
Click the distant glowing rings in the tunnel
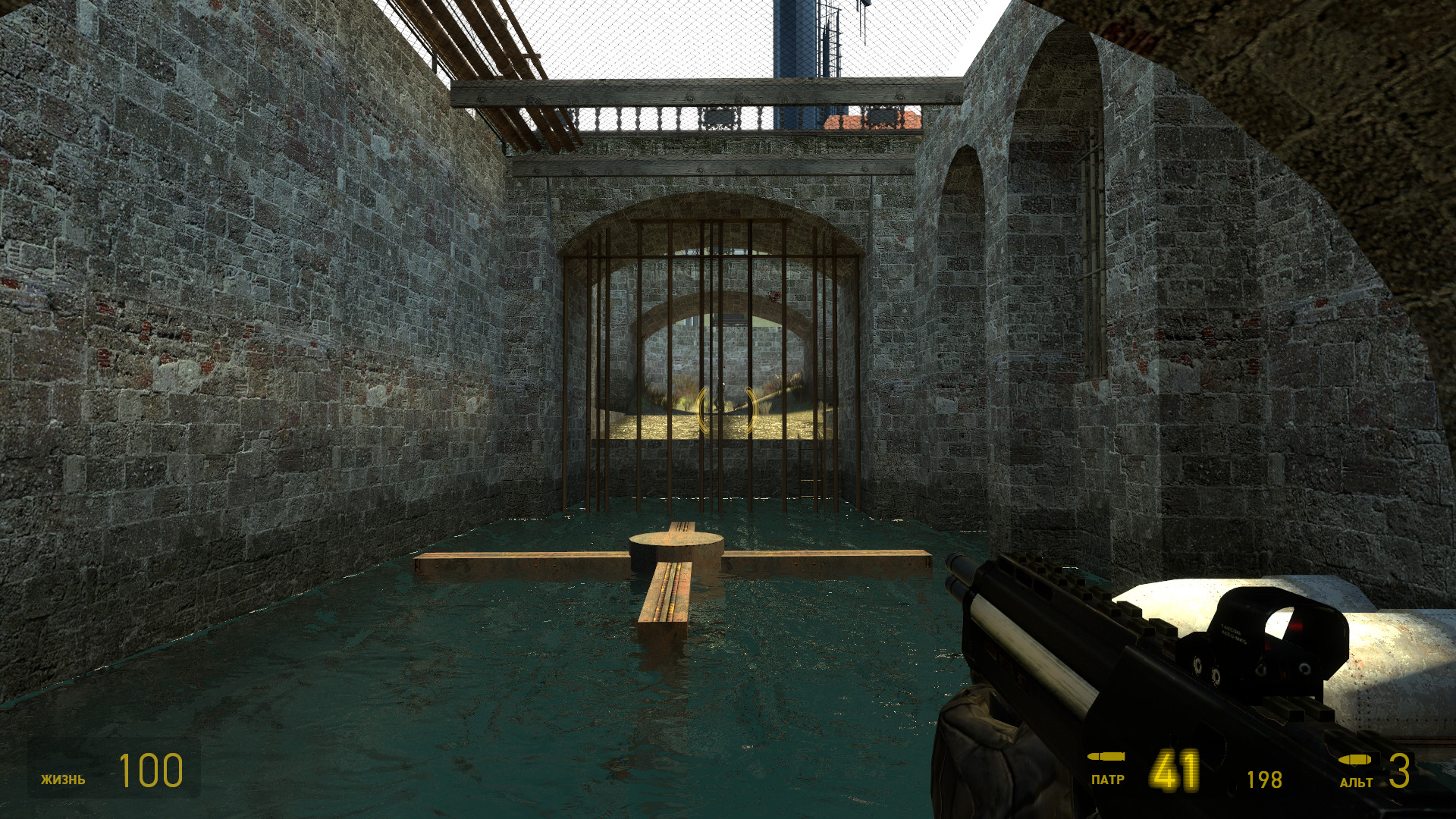tap(726, 409)
